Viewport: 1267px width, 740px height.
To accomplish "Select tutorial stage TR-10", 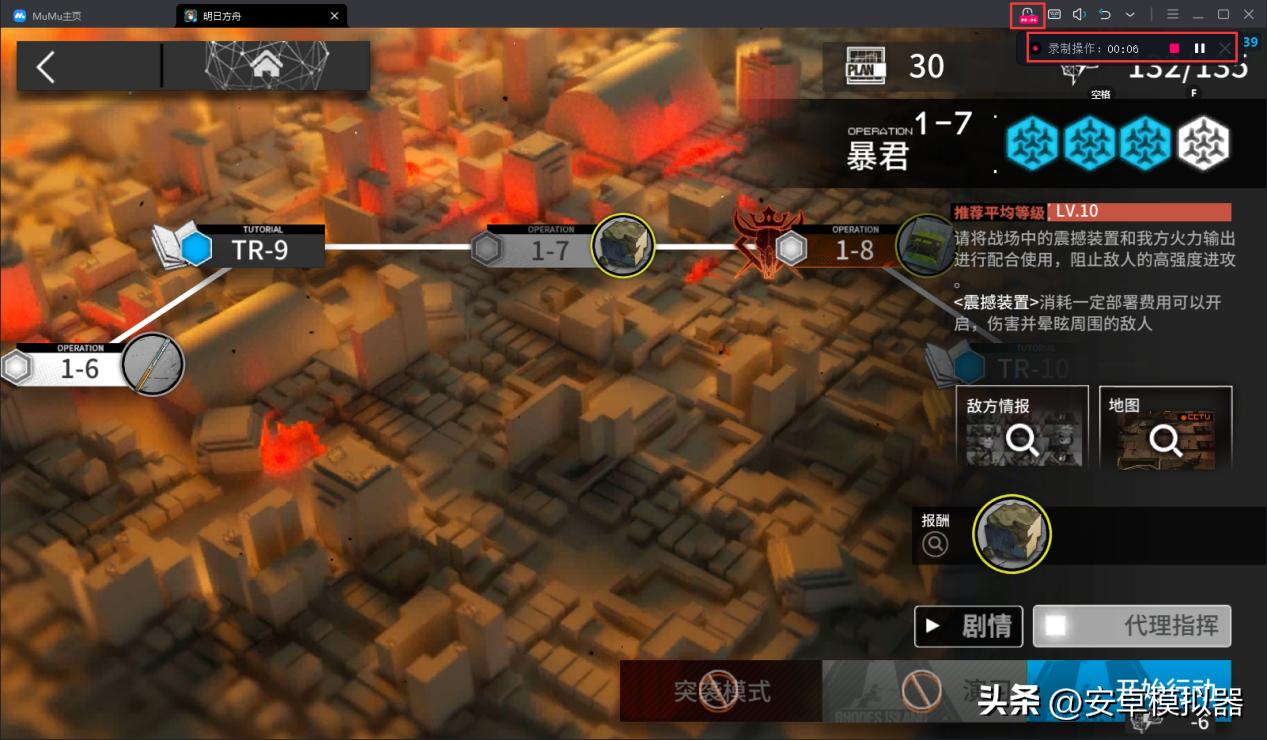I will pyautogui.click(x=1033, y=368).
